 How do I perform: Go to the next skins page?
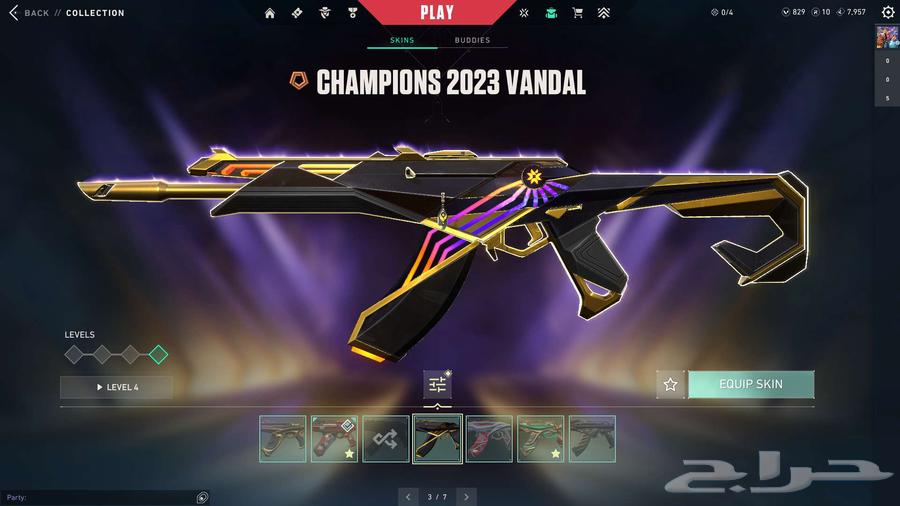click(x=466, y=496)
